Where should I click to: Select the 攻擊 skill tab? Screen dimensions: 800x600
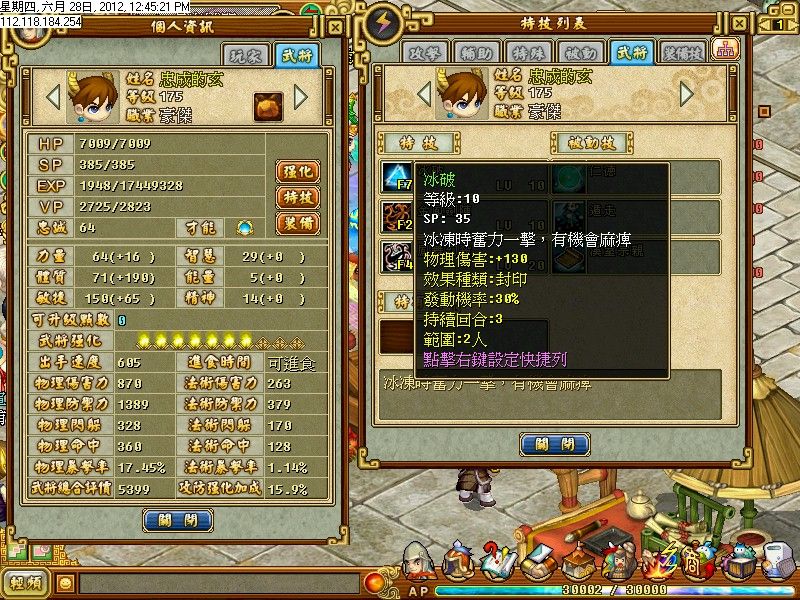424,52
